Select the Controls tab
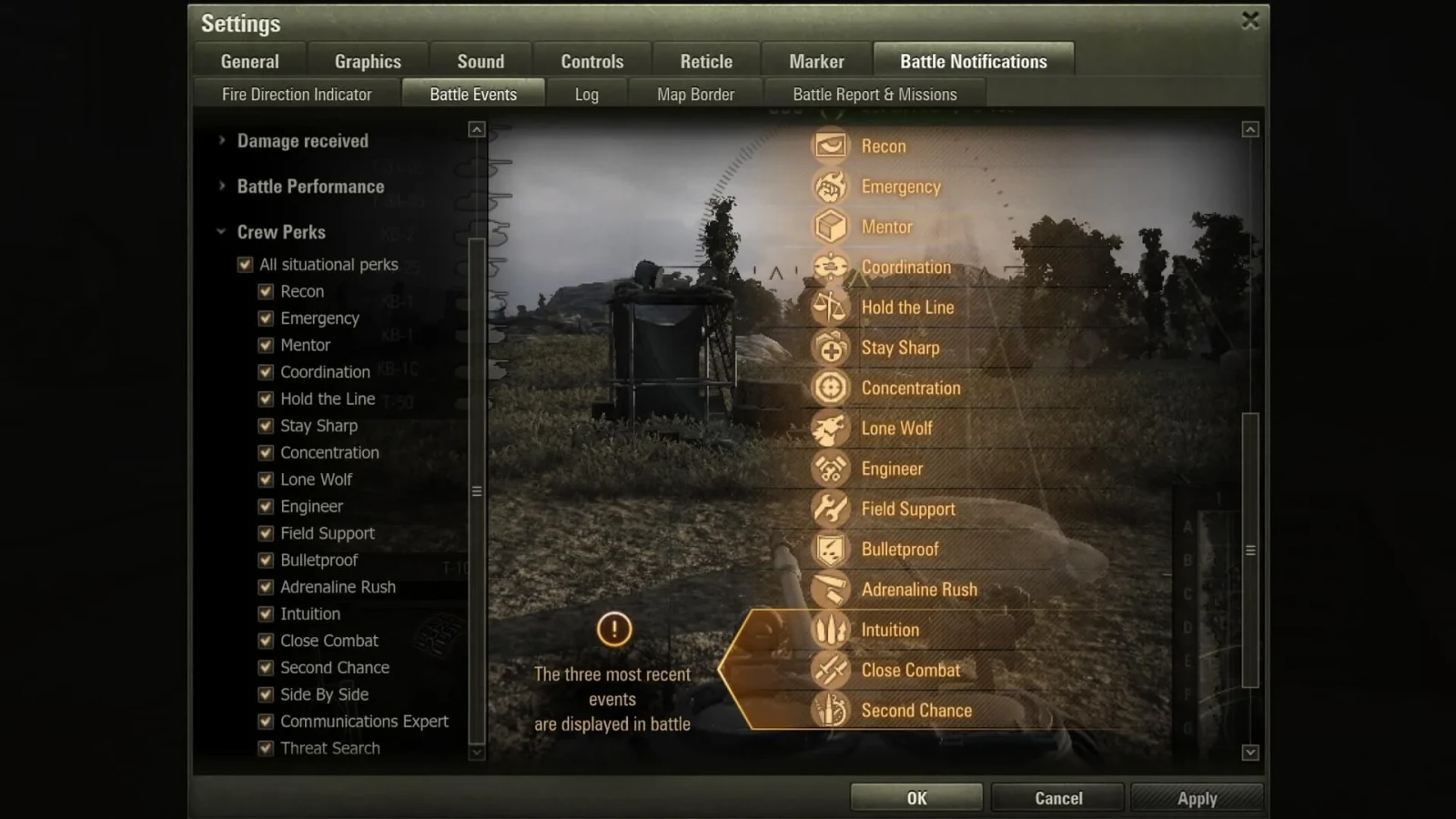The image size is (1456, 819). [x=591, y=61]
